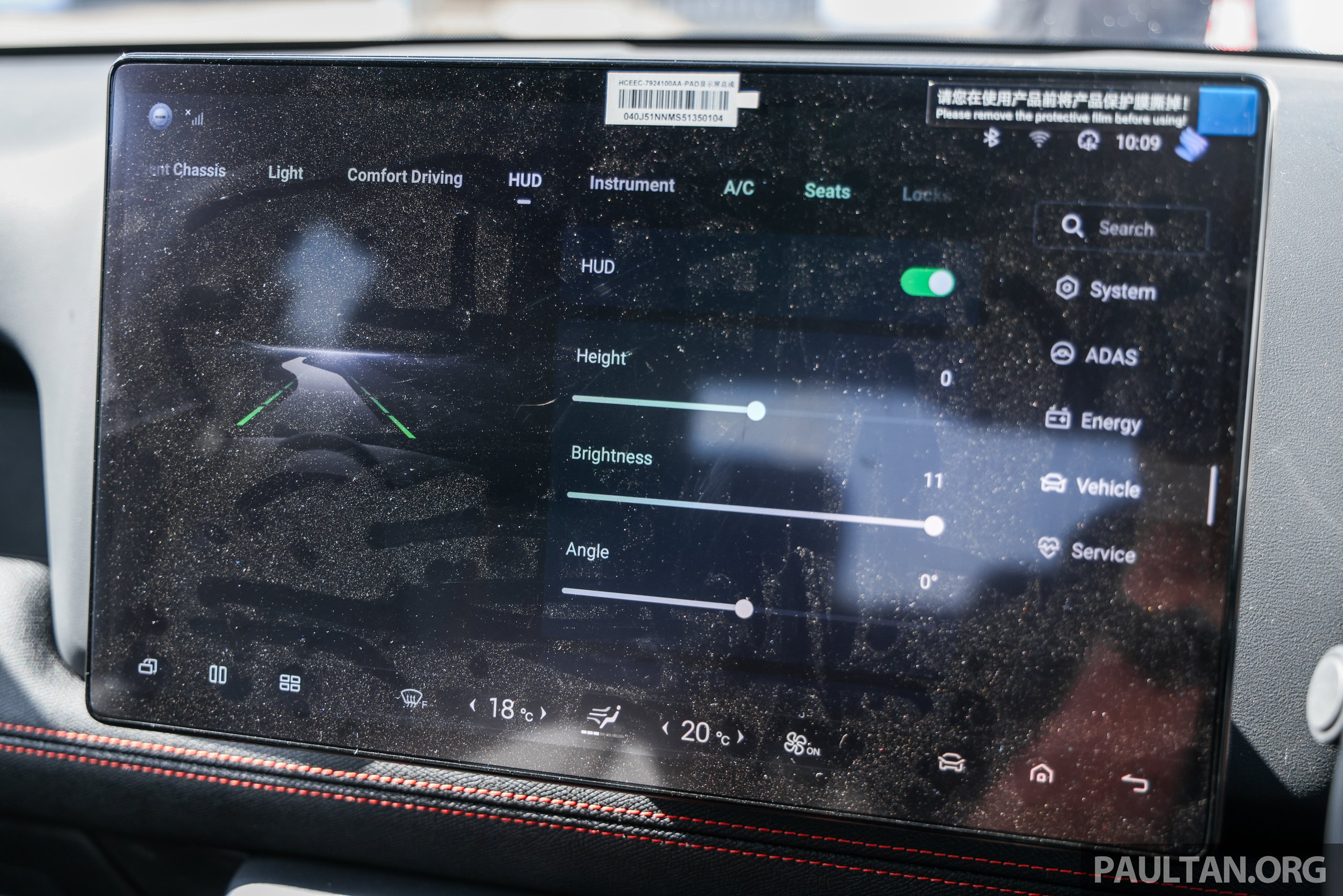Open the System settings menu
This screenshot has height=896, width=1343.
[1106, 290]
